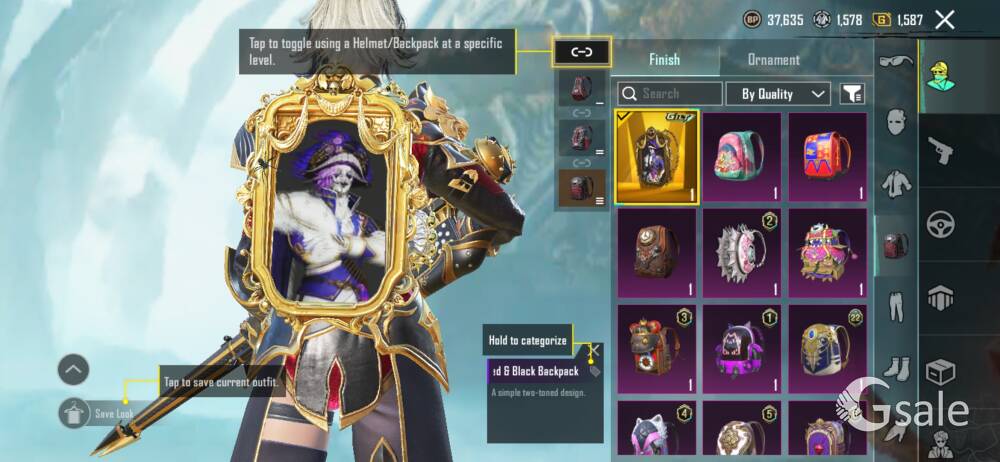Close the inventory screen with the X

click(x=944, y=19)
